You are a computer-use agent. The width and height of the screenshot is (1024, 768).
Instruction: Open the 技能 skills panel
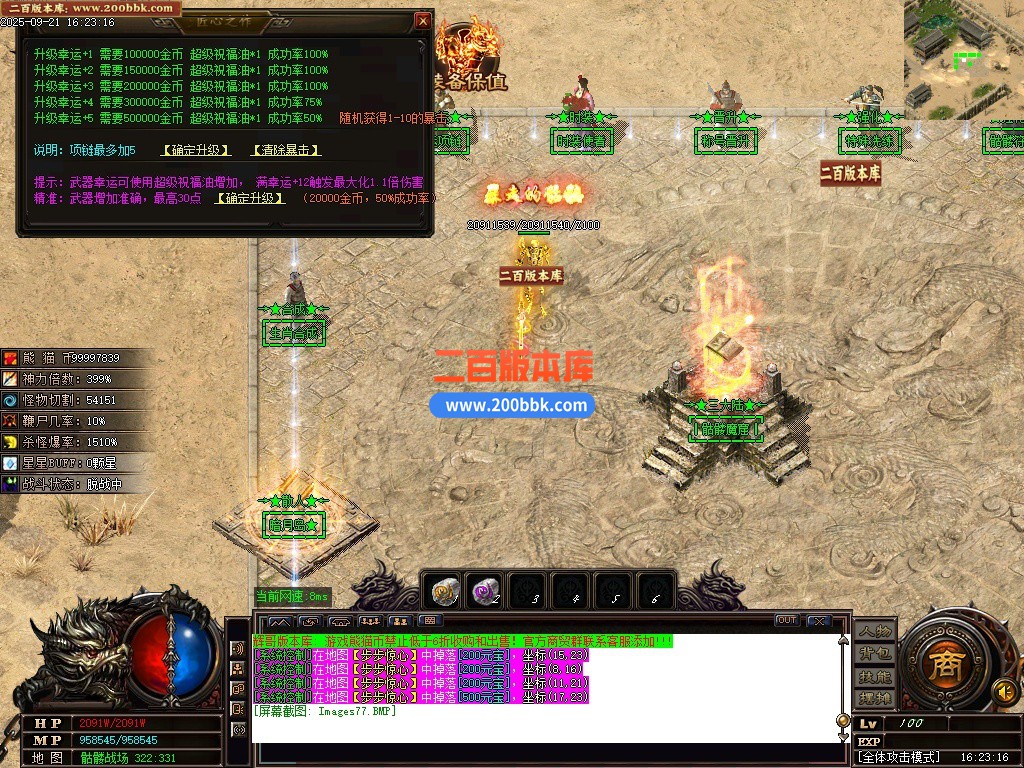[875, 676]
